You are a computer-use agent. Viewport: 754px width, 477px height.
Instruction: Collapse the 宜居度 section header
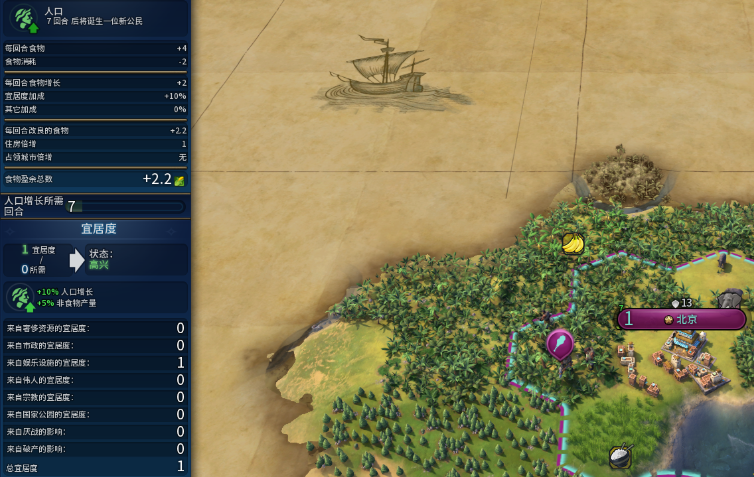pos(97,229)
